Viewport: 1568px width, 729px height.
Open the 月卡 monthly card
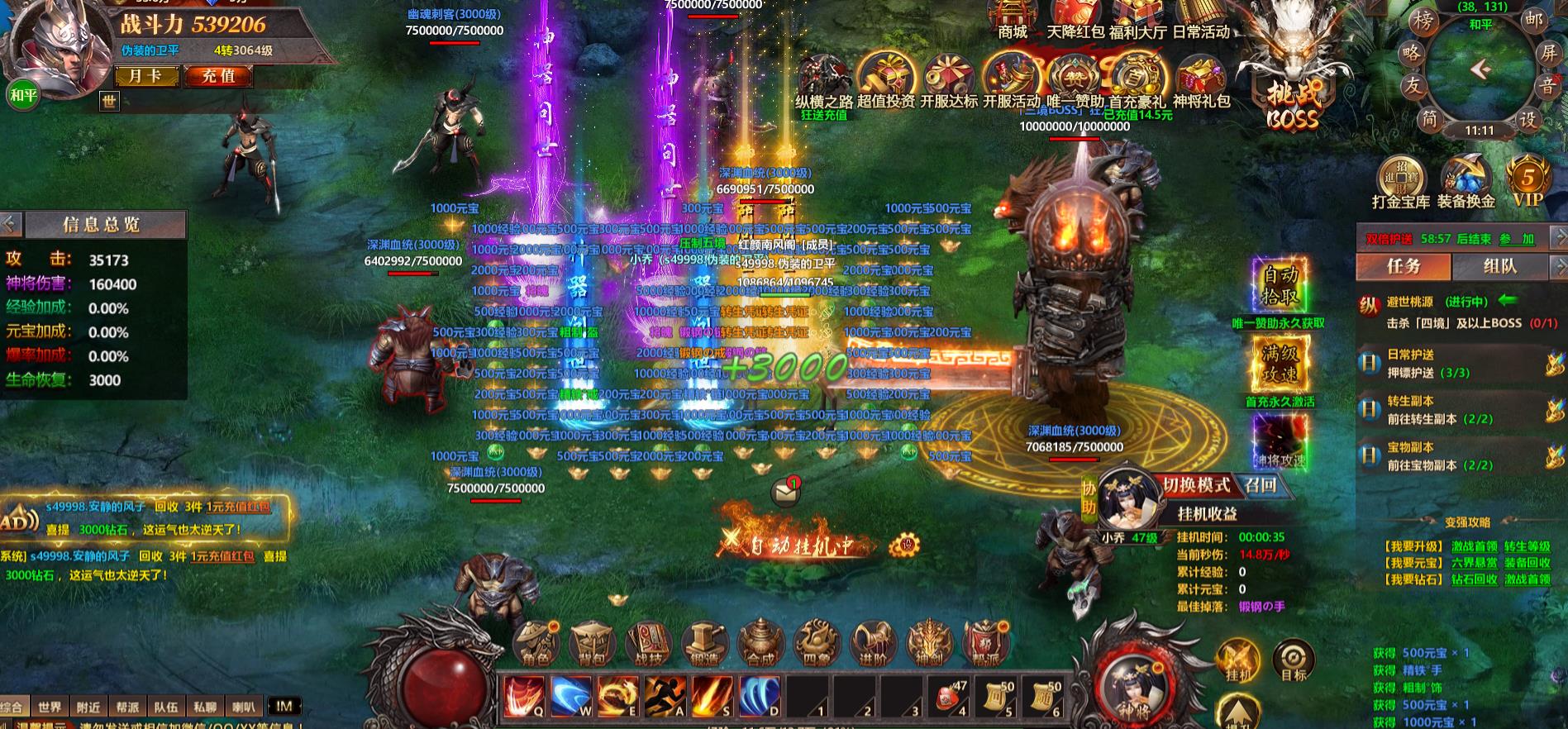coord(146,76)
